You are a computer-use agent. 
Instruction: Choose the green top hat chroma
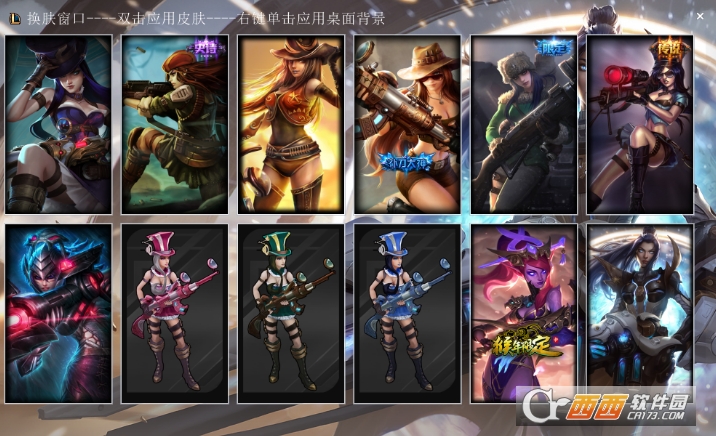point(291,313)
